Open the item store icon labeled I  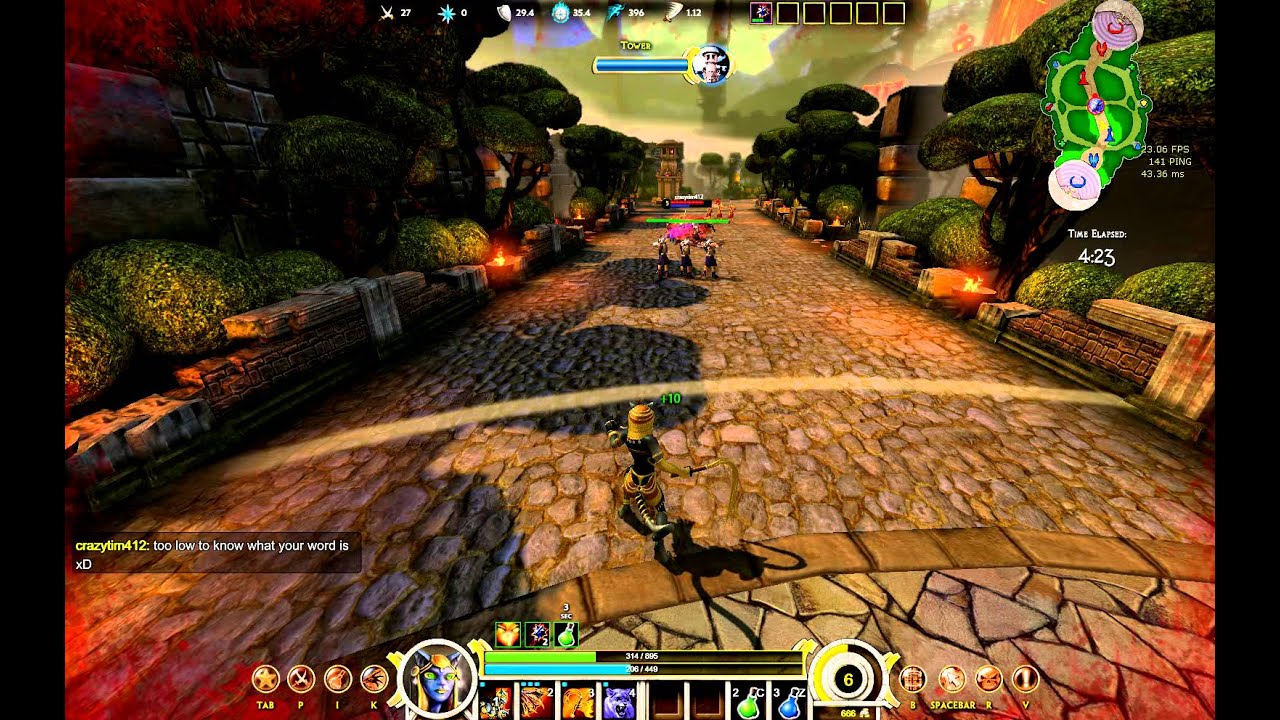point(338,680)
